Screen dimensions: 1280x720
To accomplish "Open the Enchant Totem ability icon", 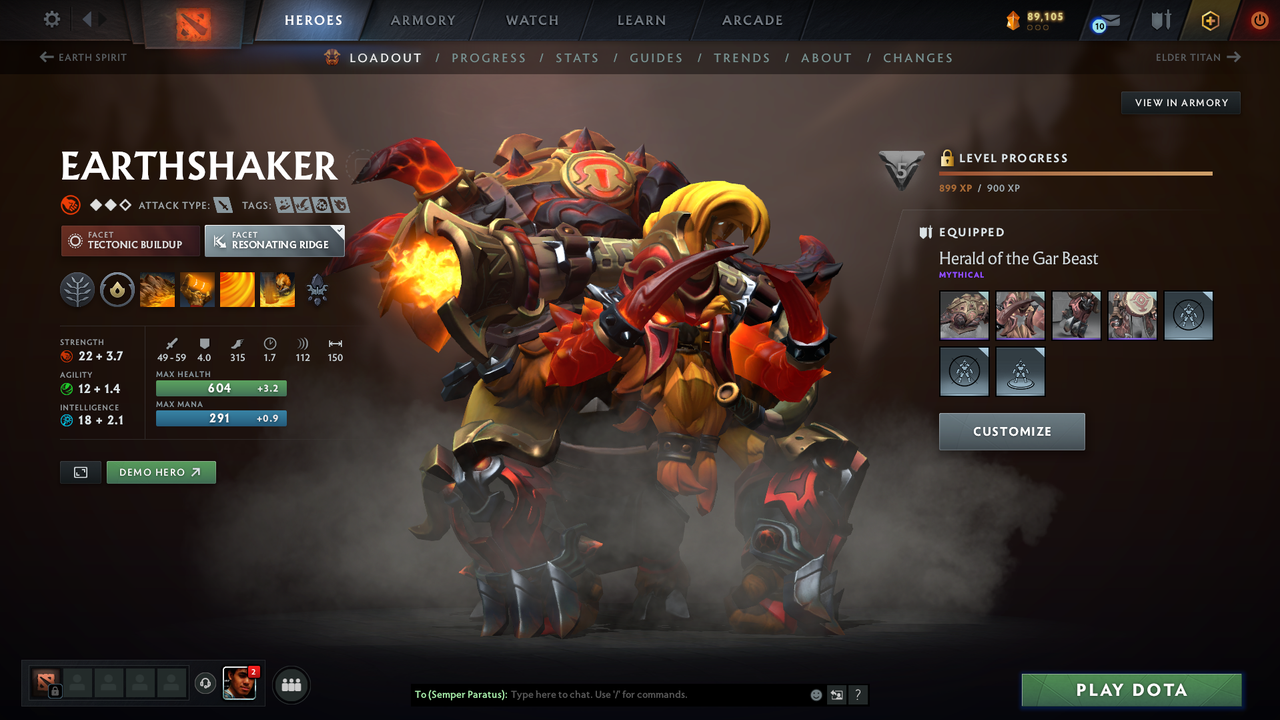I will tap(196, 290).
